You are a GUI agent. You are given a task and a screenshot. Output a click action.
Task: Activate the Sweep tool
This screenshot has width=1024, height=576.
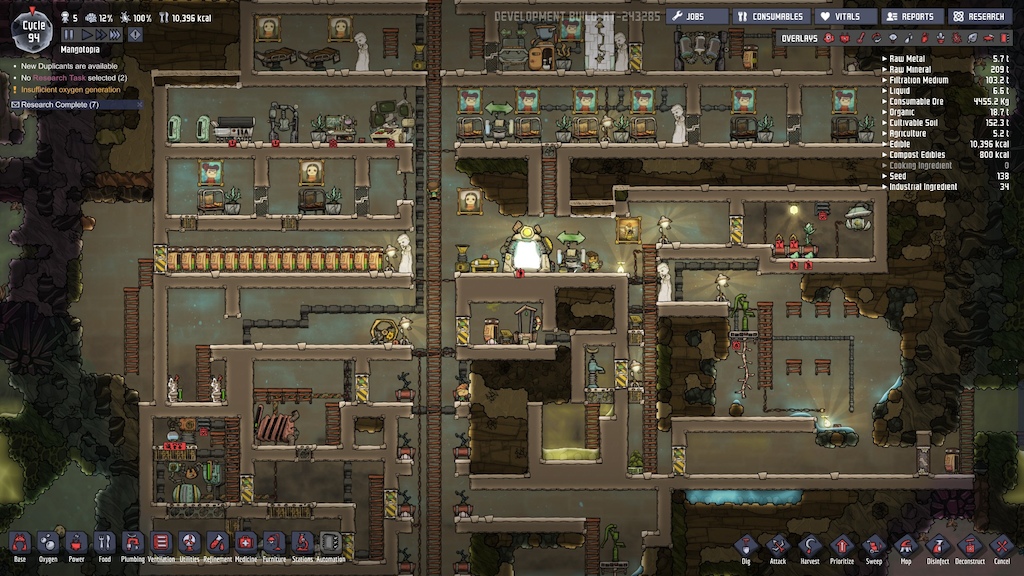click(x=874, y=548)
